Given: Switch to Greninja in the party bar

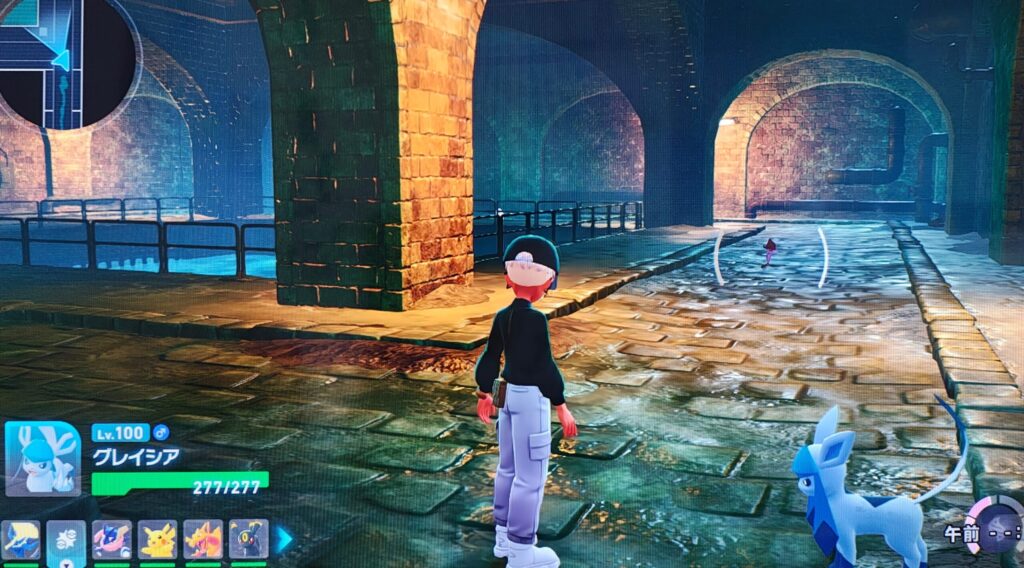Looking at the screenshot, I should pos(112,539).
